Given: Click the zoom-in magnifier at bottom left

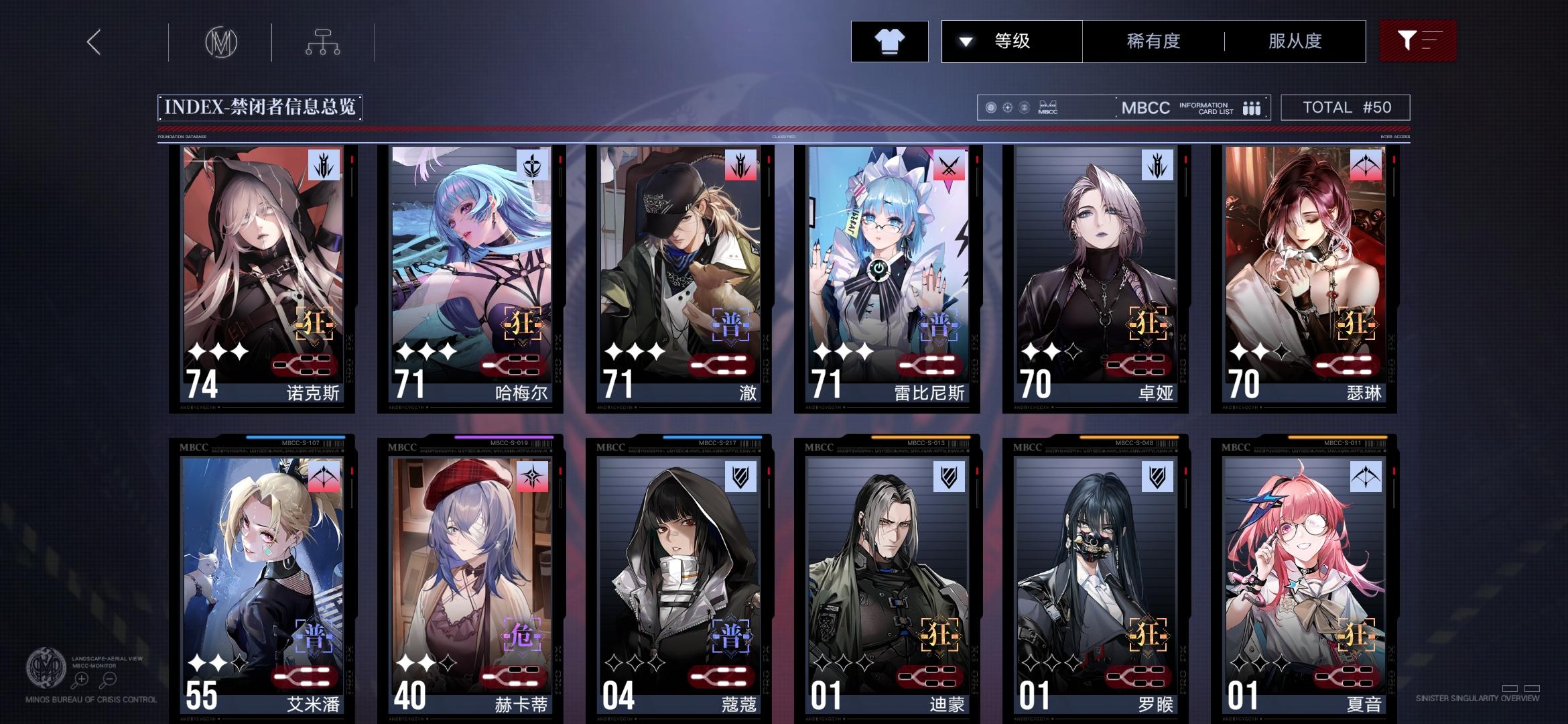Looking at the screenshot, I should pyautogui.click(x=82, y=678).
